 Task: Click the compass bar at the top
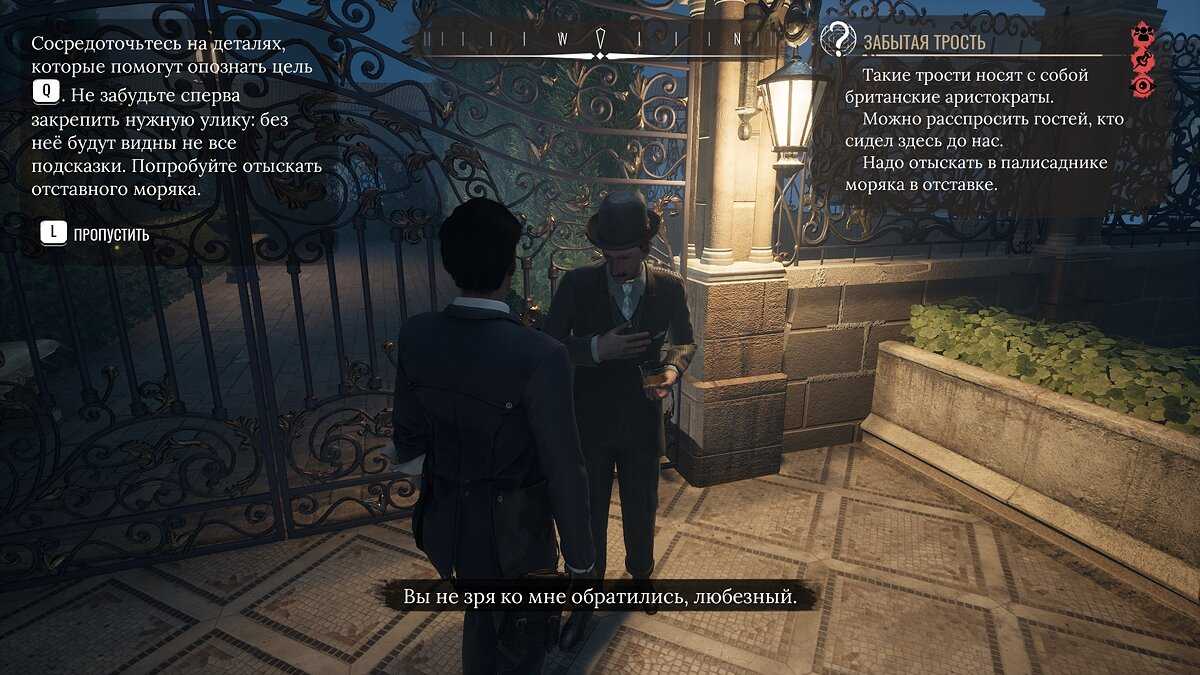(598, 42)
